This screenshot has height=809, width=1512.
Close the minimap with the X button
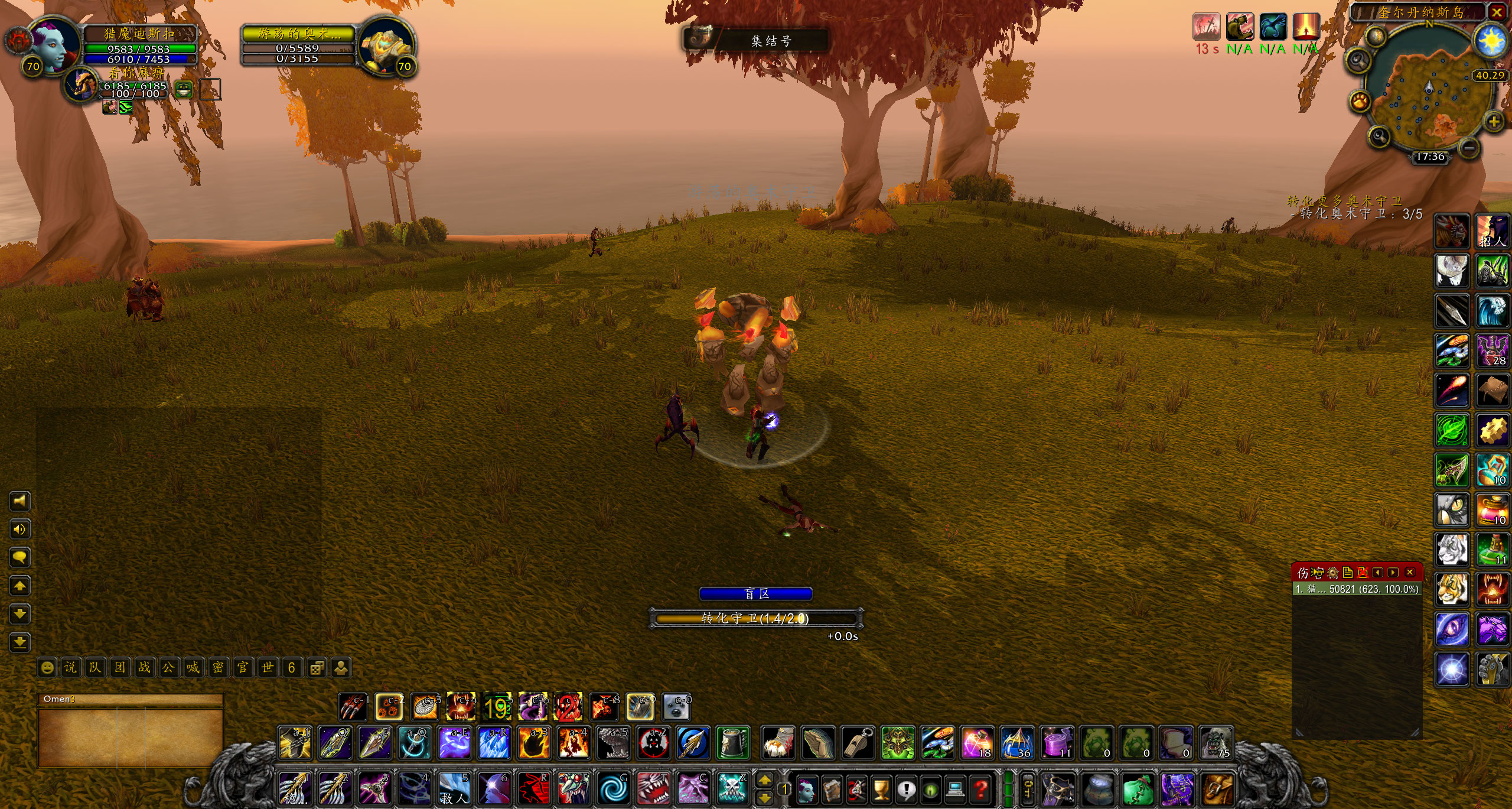(x=1497, y=12)
